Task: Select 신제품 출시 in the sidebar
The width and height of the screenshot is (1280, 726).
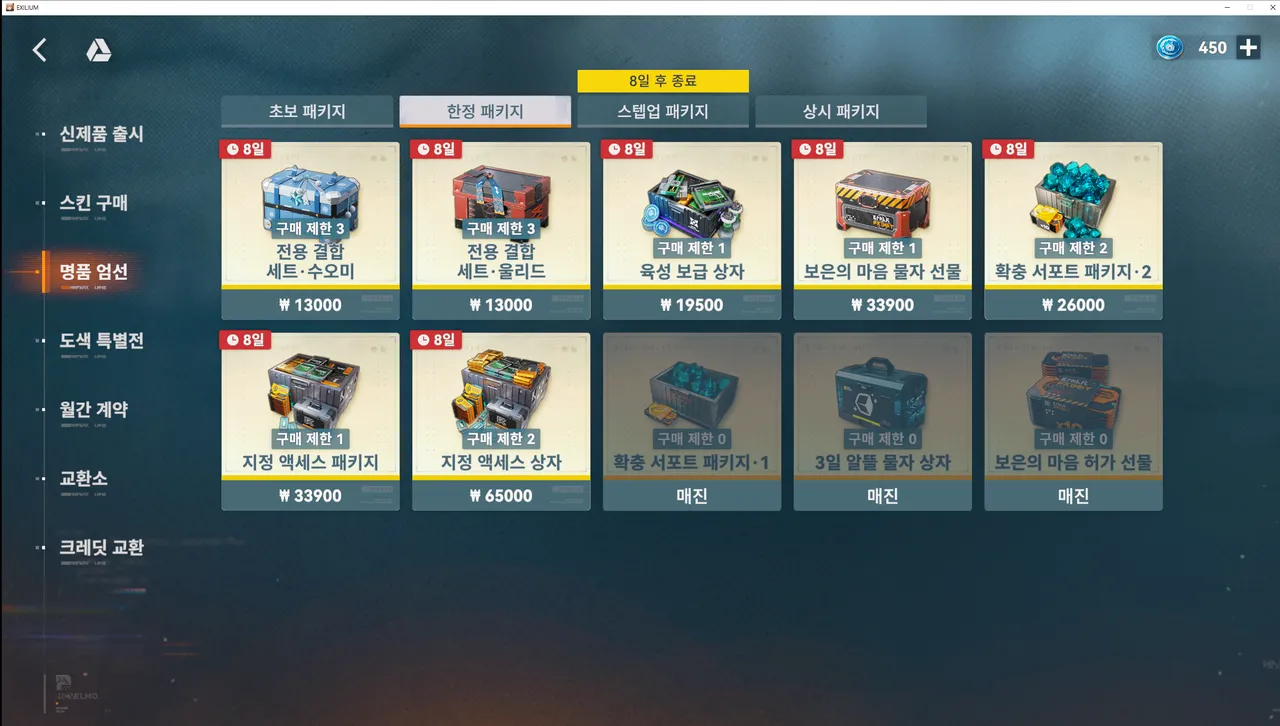Action: tap(103, 134)
